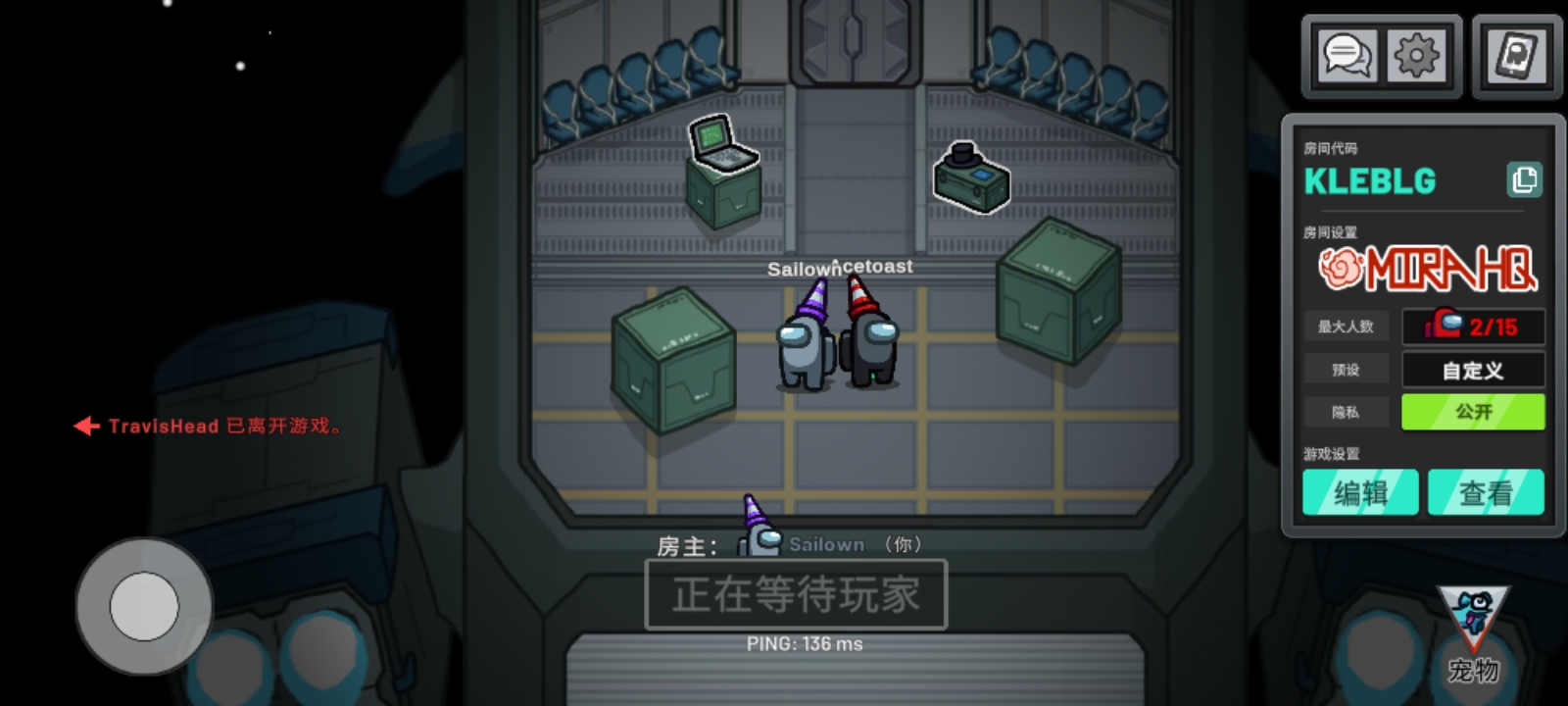Open the 游戏设置 game settings section
Screen dimensions: 1568x706
[1333, 454]
